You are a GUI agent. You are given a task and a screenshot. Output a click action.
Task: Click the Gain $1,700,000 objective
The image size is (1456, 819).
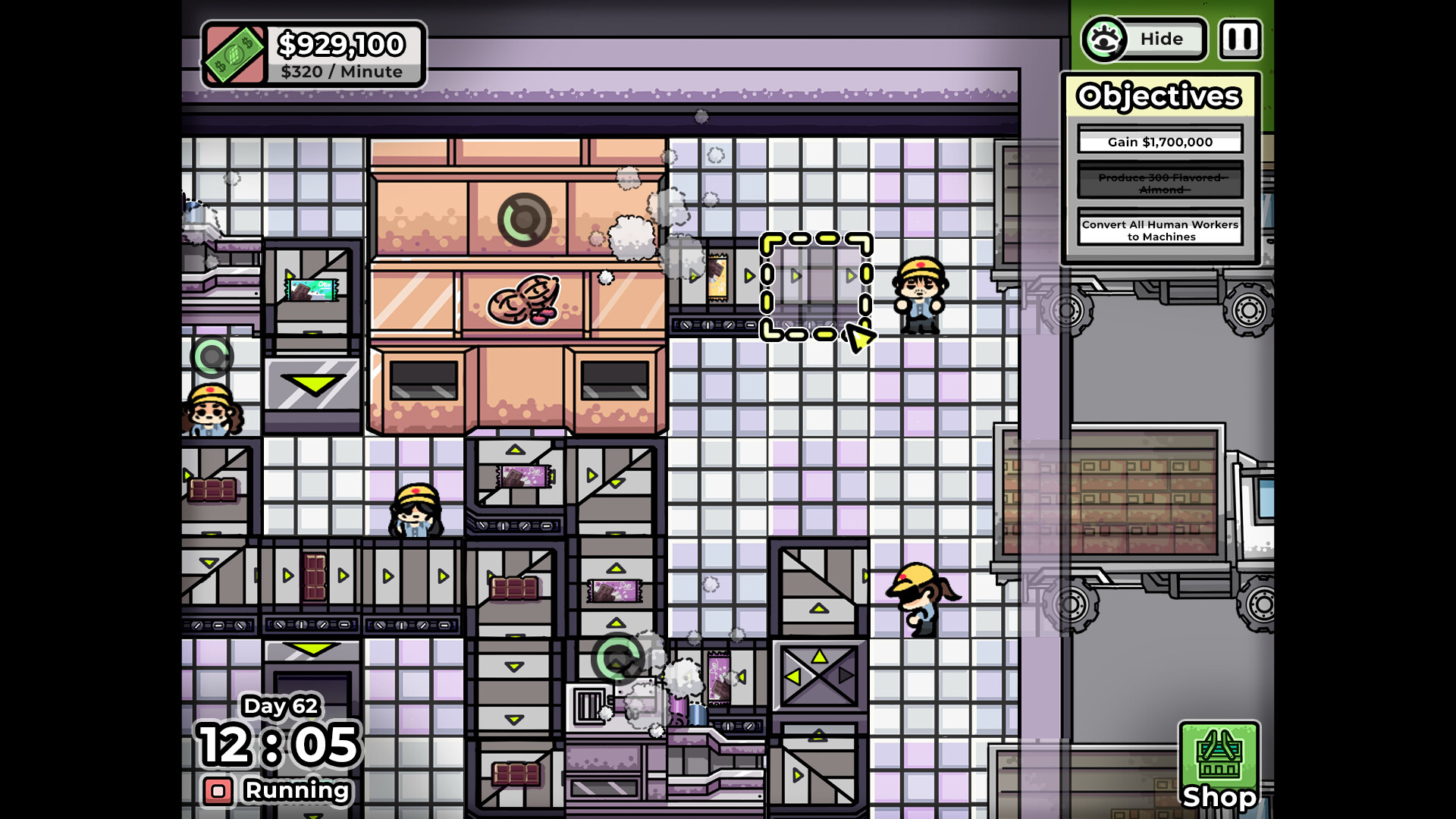1159,141
